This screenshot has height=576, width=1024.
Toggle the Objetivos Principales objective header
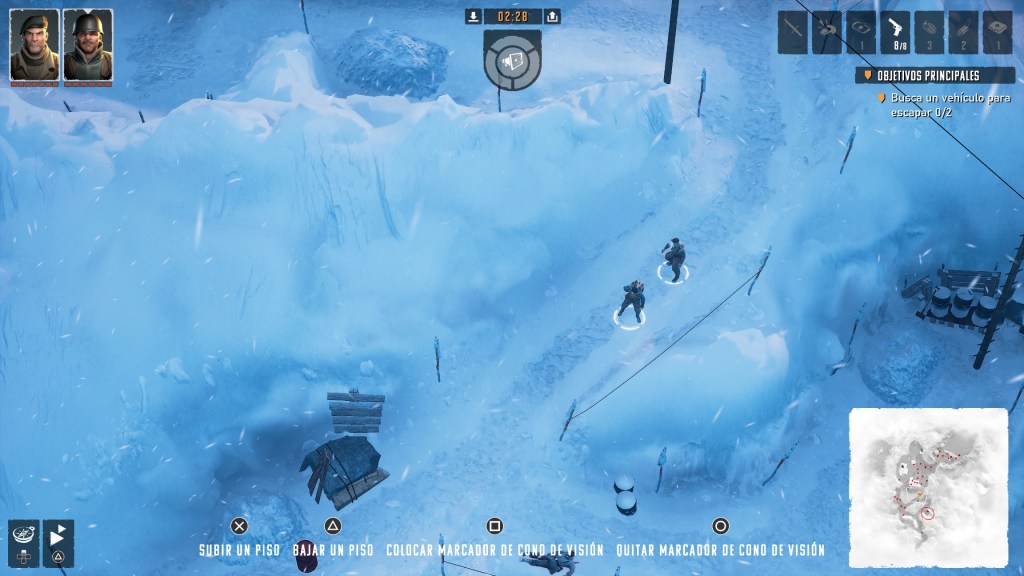pyautogui.click(x=934, y=75)
